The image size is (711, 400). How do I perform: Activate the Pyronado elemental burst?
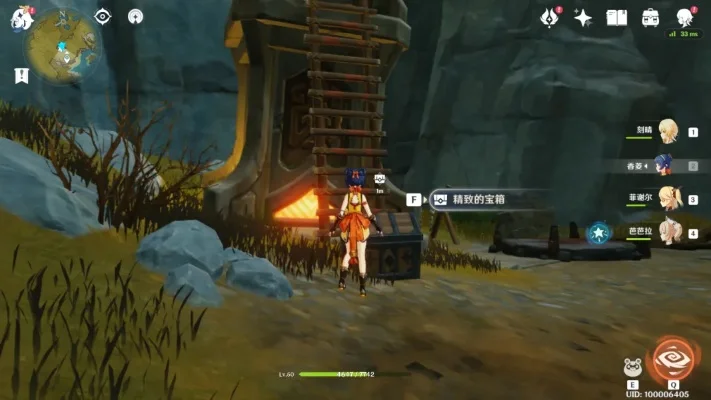pyautogui.click(x=671, y=361)
